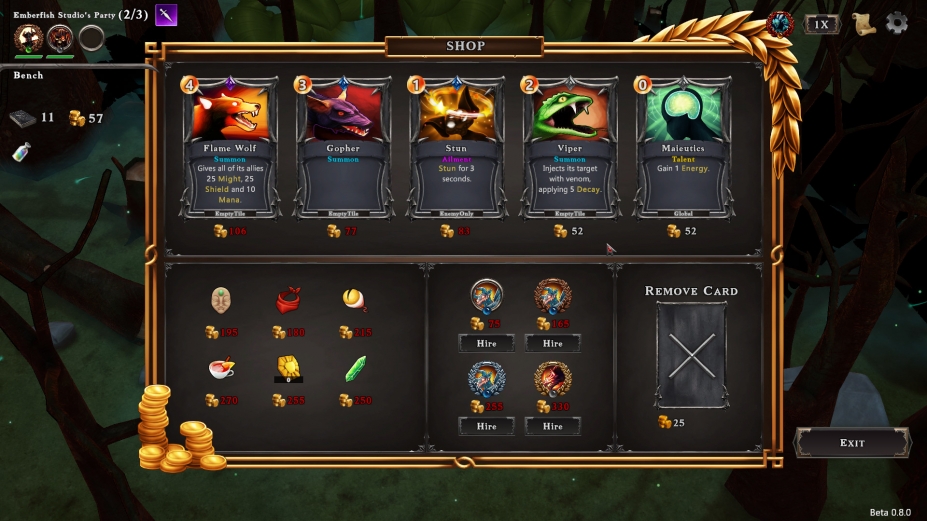Hire the mercenary costing 165 gold
The height and width of the screenshot is (521, 927).
click(x=552, y=343)
